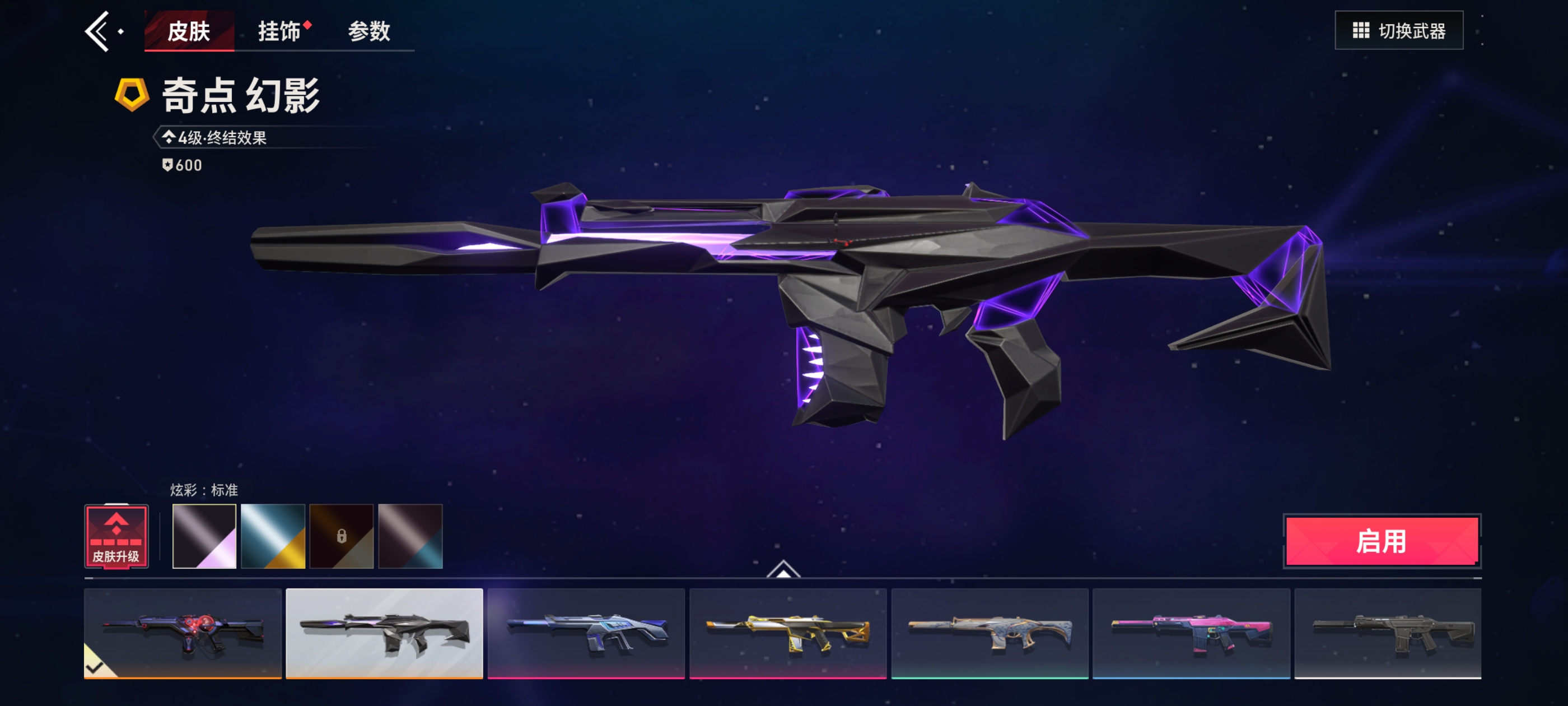Select the default black Phantom skin thumbnail
The image size is (1568, 706).
[1388, 633]
